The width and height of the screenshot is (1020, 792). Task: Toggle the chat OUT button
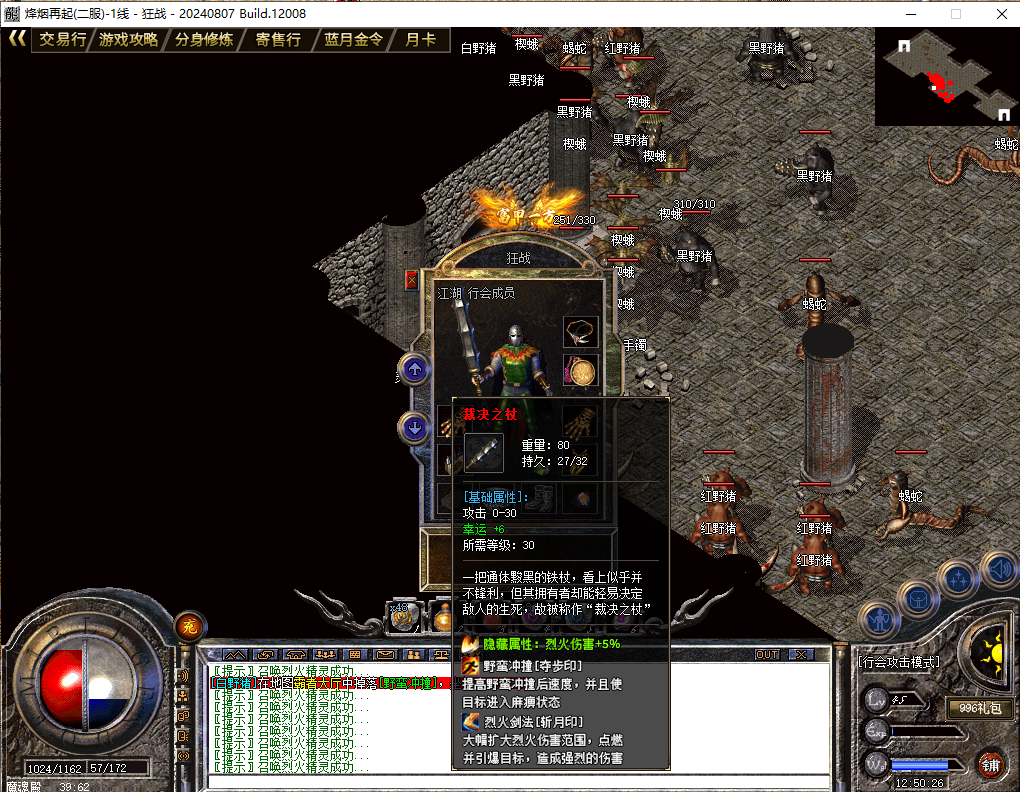click(767, 654)
